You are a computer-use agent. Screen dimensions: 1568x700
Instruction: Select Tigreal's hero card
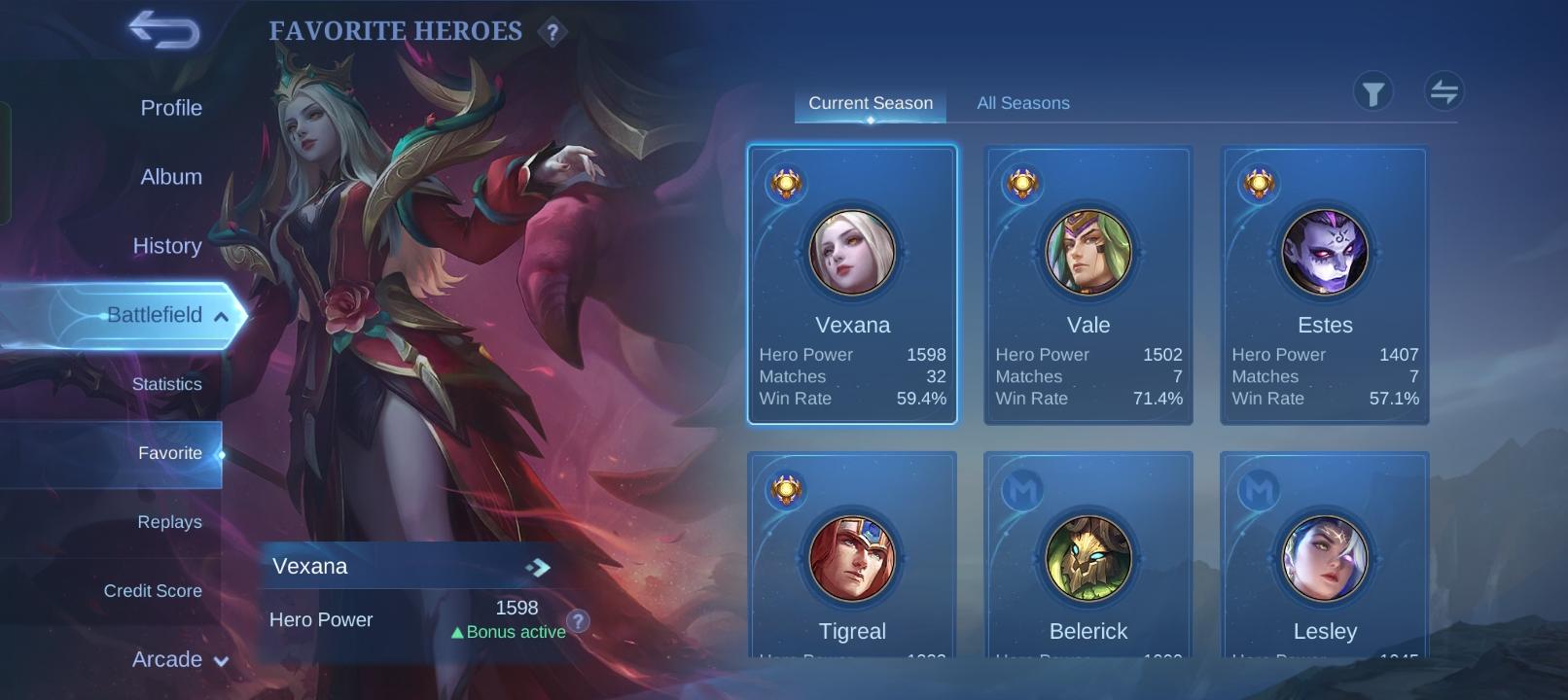click(x=851, y=559)
